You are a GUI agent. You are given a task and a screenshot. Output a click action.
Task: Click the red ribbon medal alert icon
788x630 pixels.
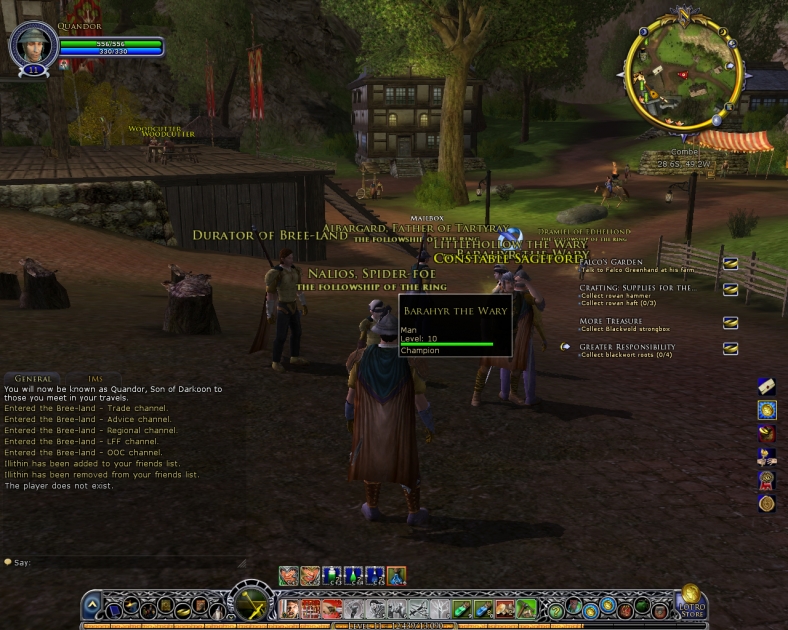click(x=767, y=480)
